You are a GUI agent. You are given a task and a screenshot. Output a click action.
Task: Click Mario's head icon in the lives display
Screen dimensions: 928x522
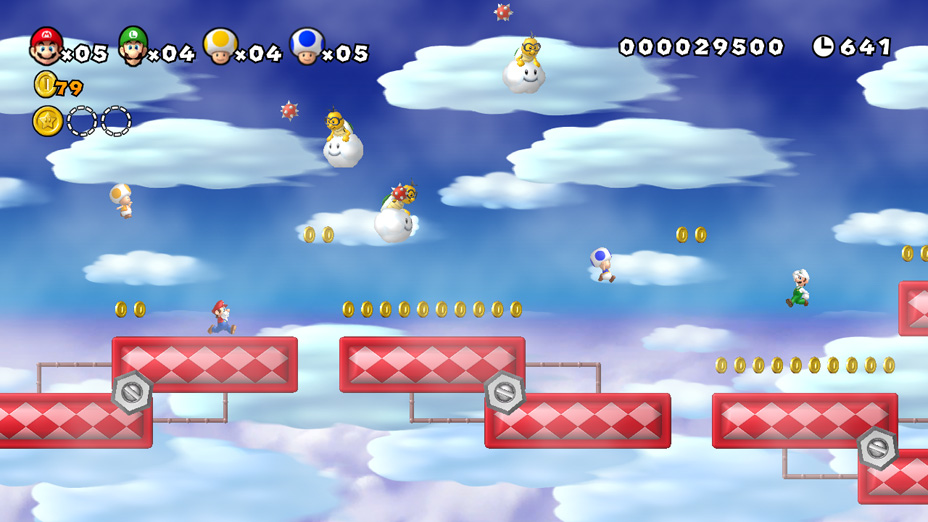[x=46, y=46]
